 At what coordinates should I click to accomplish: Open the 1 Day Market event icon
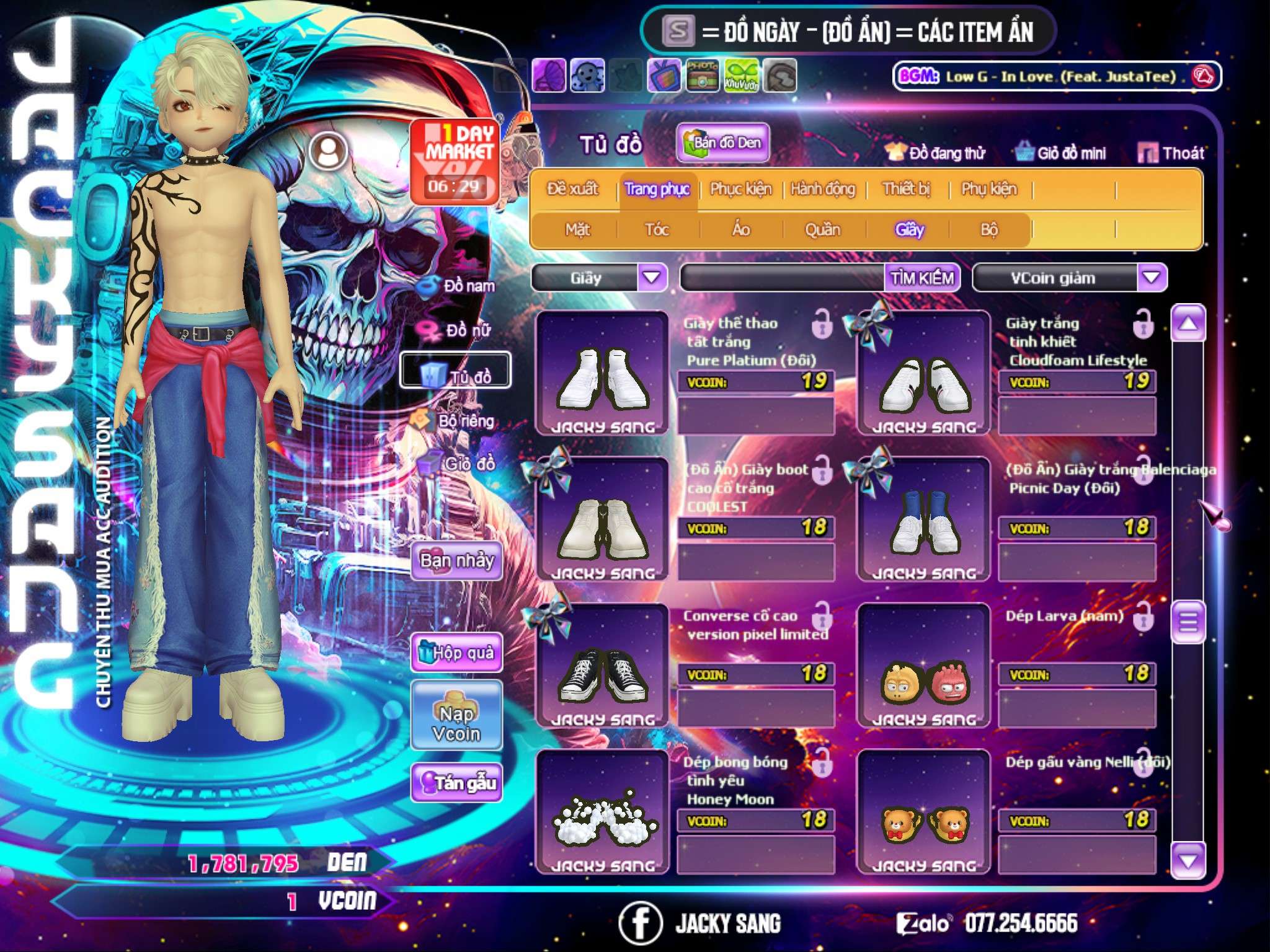(x=455, y=161)
